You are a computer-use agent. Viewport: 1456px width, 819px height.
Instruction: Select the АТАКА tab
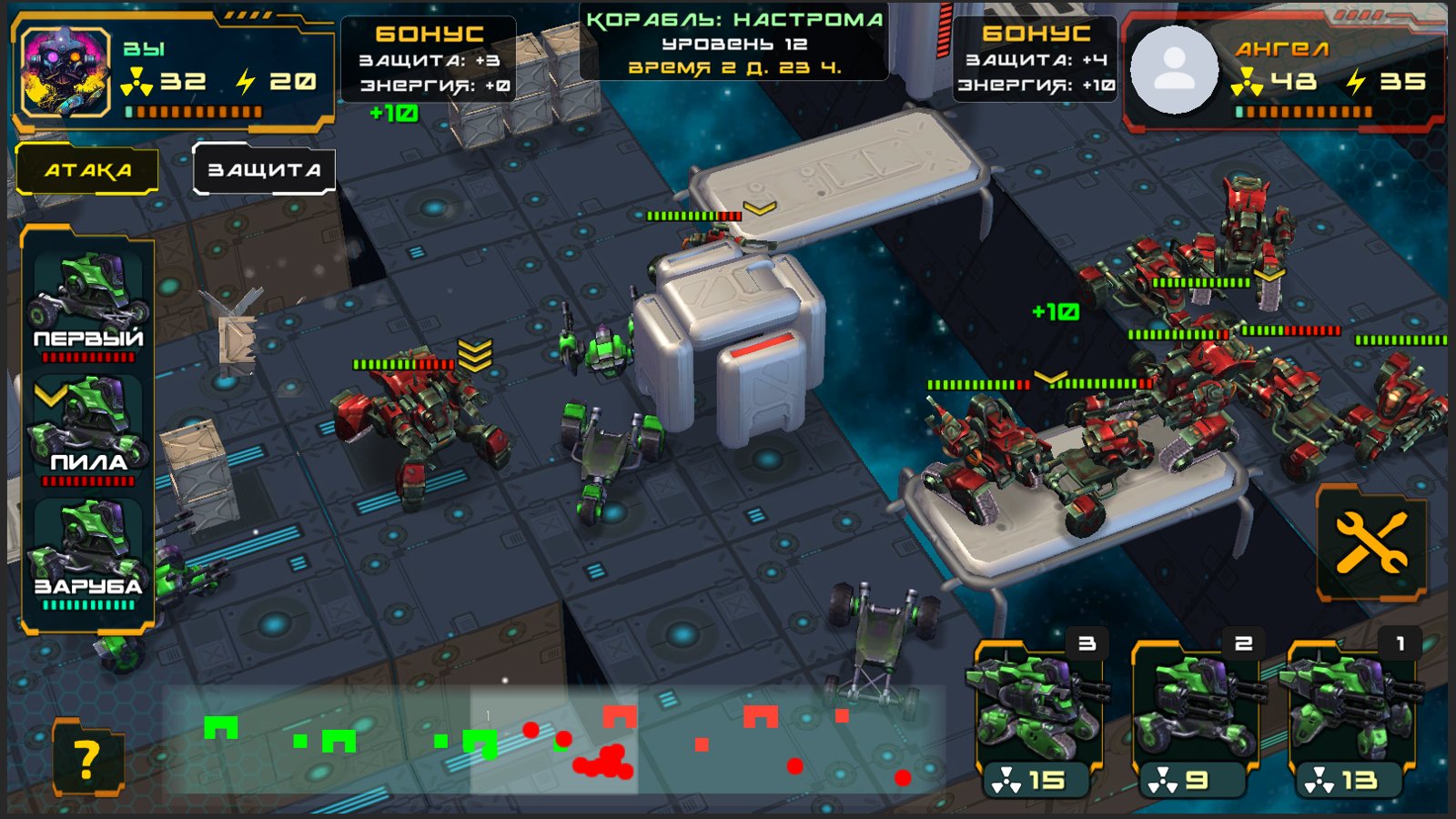[x=85, y=168]
